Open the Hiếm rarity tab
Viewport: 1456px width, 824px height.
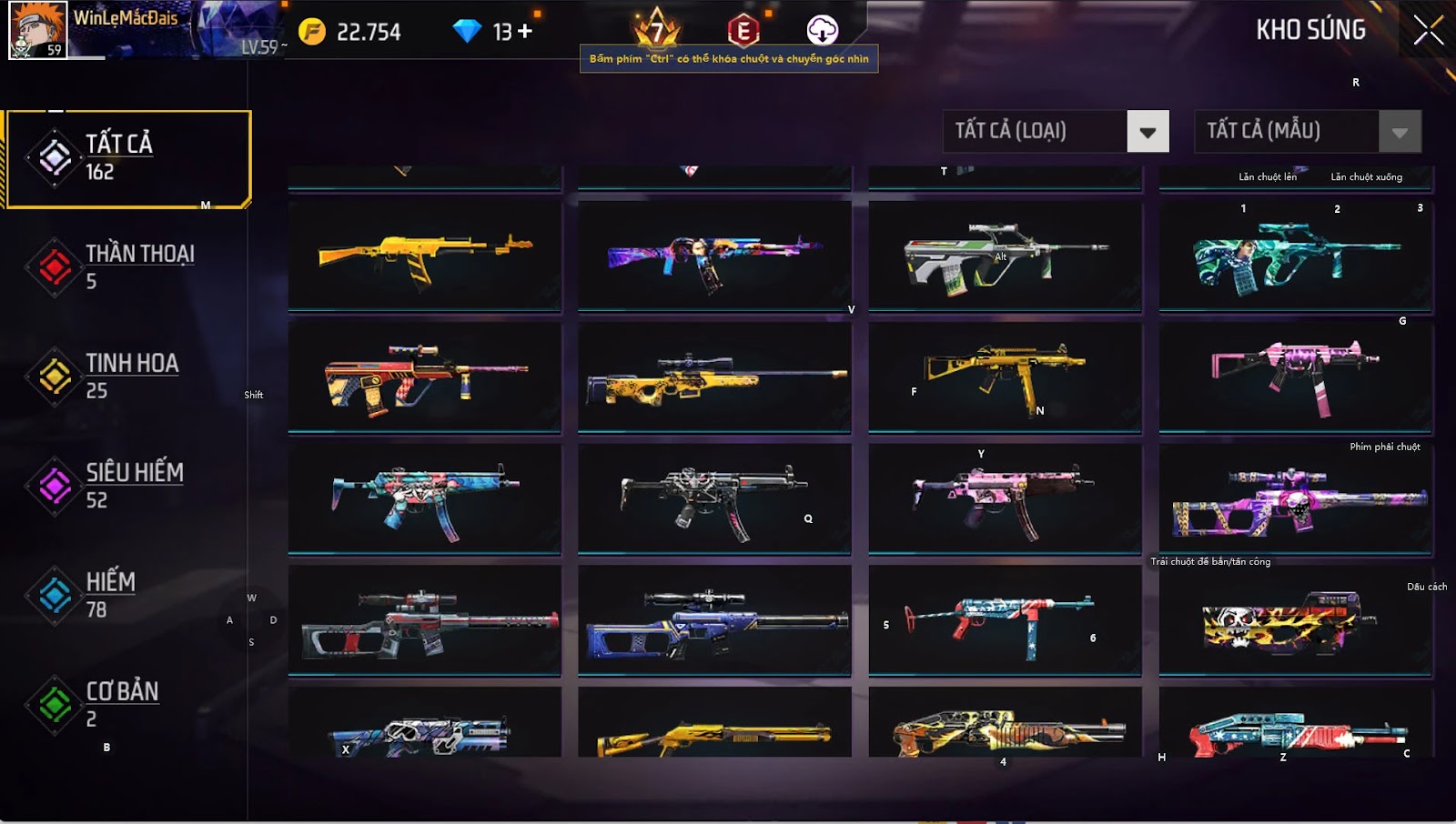(127, 595)
